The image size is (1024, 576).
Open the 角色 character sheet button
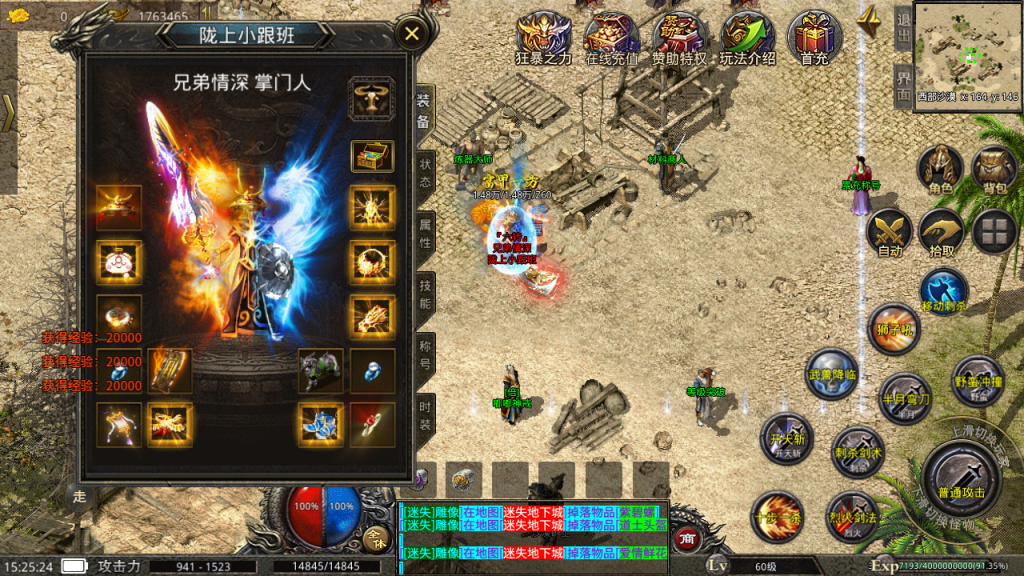tap(940, 168)
